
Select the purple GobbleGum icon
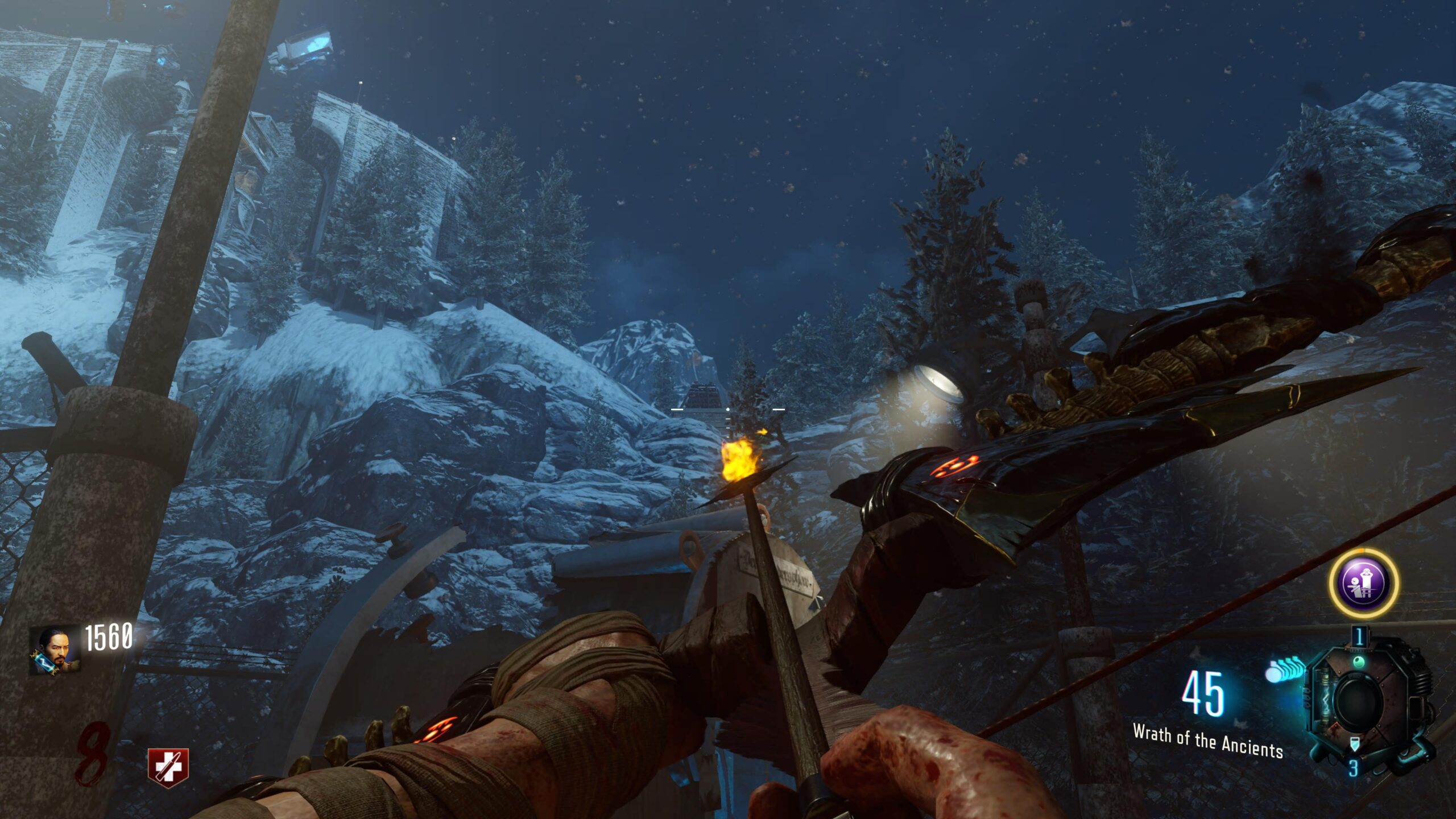[x=1363, y=583]
